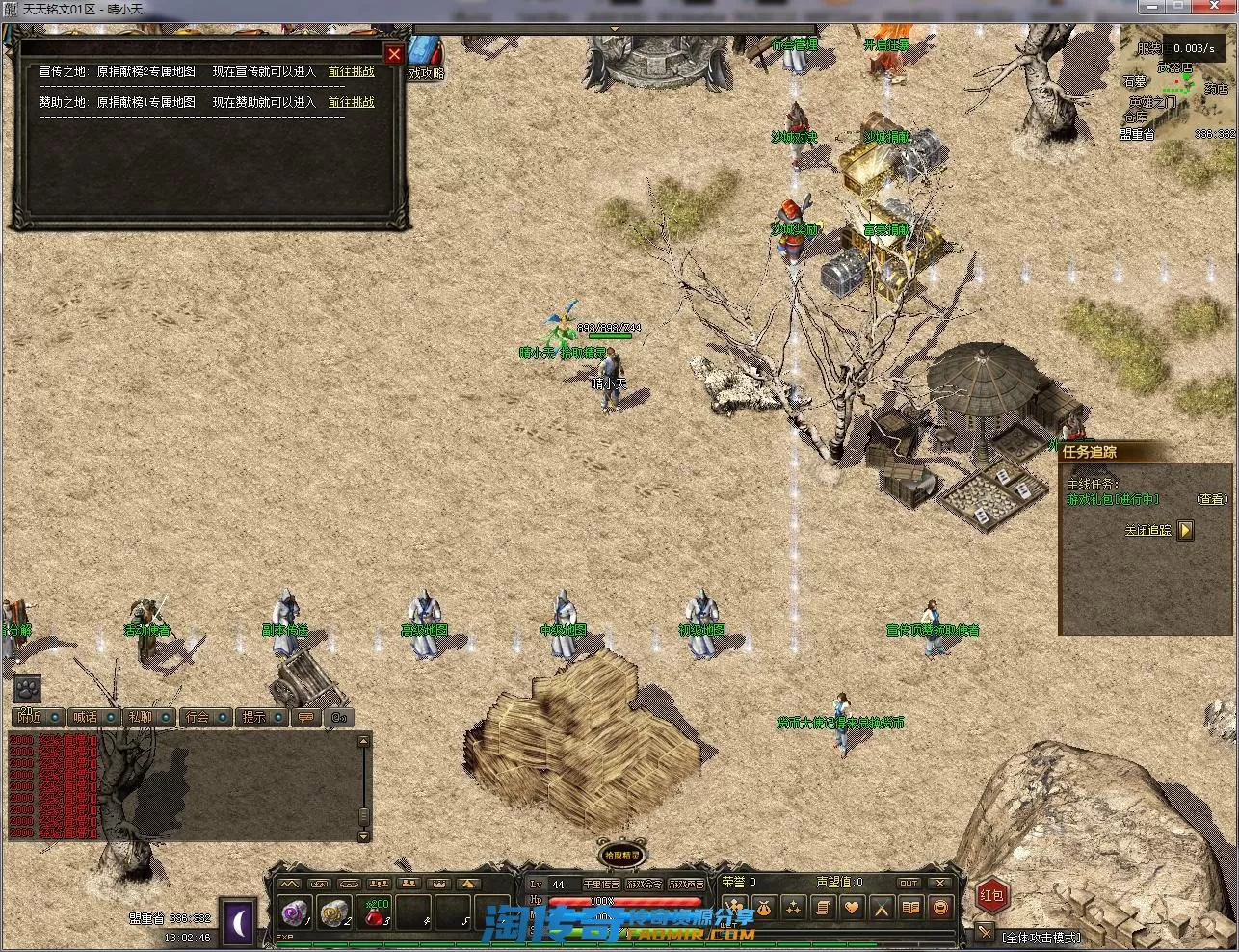Use the purple scroll in hotbar slot 1

[294, 912]
